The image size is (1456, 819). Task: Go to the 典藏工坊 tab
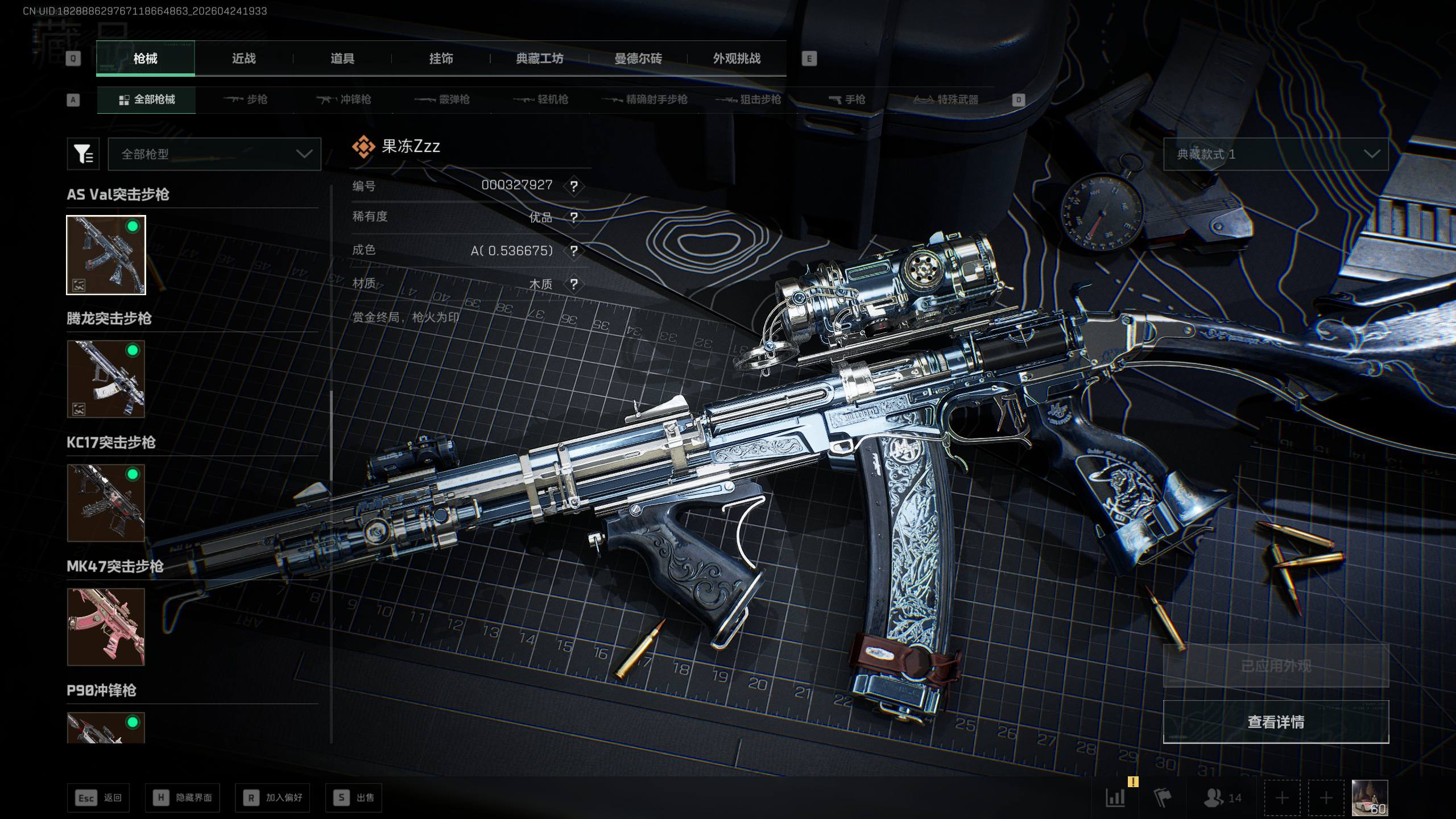539,59
